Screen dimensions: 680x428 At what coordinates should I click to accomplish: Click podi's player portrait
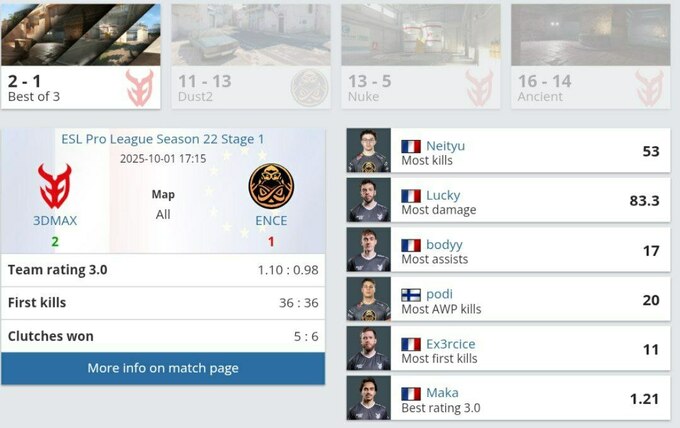368,299
